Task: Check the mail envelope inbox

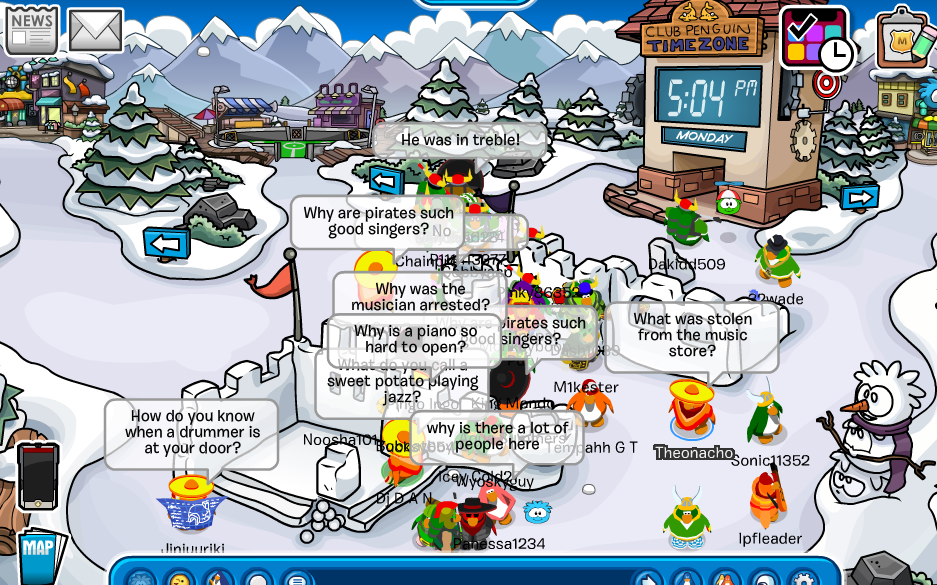Action: point(95,31)
